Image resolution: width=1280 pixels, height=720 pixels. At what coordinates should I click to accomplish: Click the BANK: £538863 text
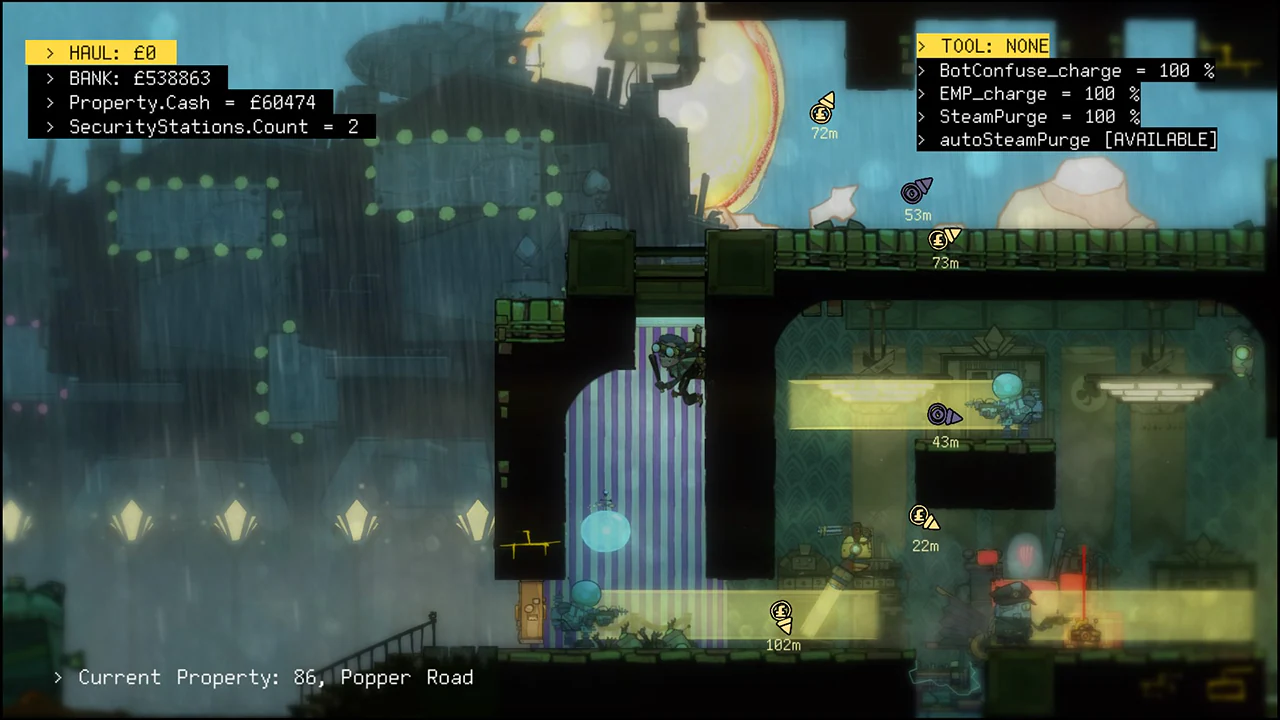140,78
